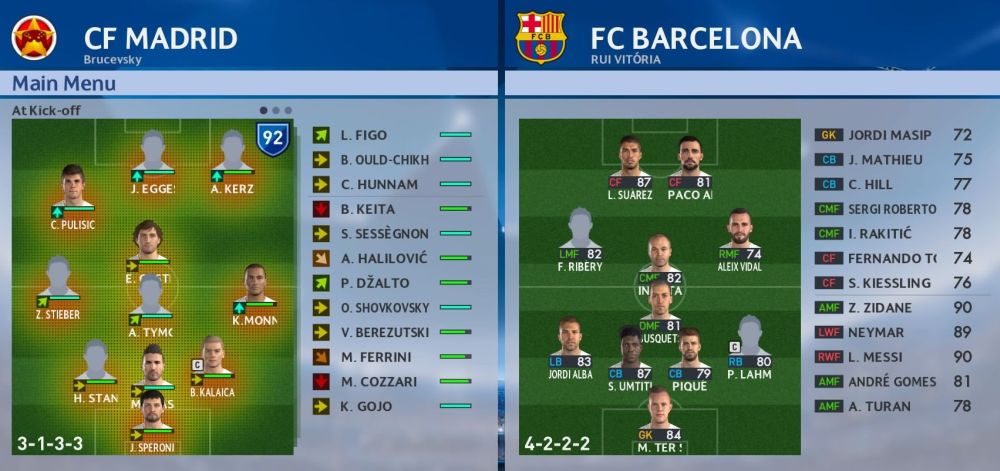
Task: Choose Jordi Alba left-back card
Action: [570, 346]
